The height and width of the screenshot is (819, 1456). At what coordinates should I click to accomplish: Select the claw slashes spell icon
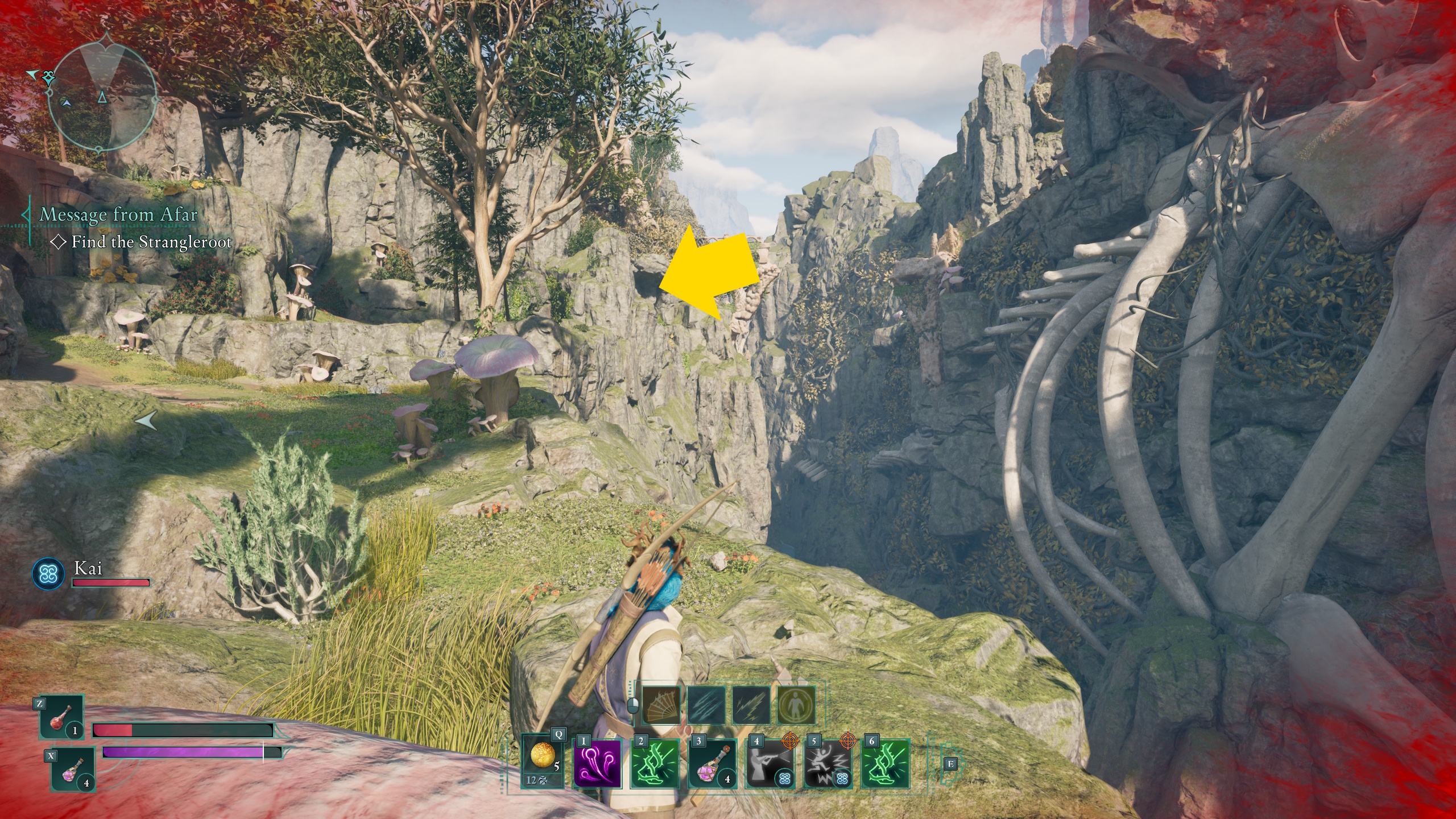(x=706, y=705)
